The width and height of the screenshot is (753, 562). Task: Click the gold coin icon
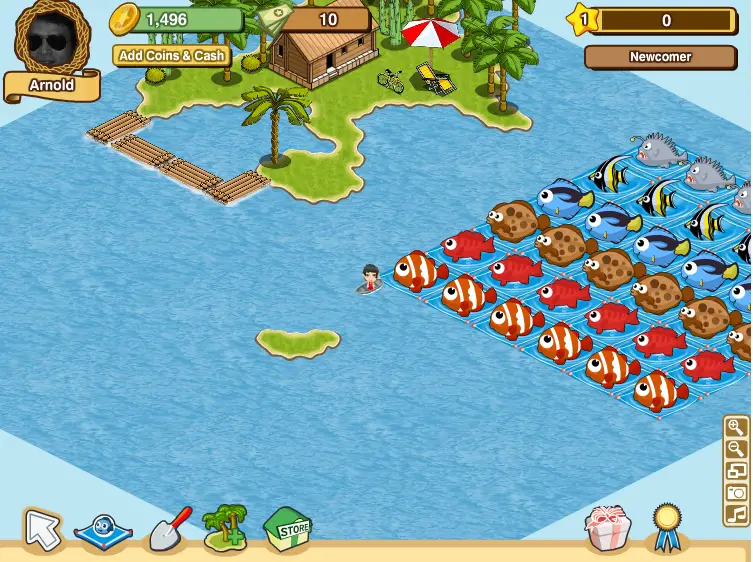pos(124,18)
